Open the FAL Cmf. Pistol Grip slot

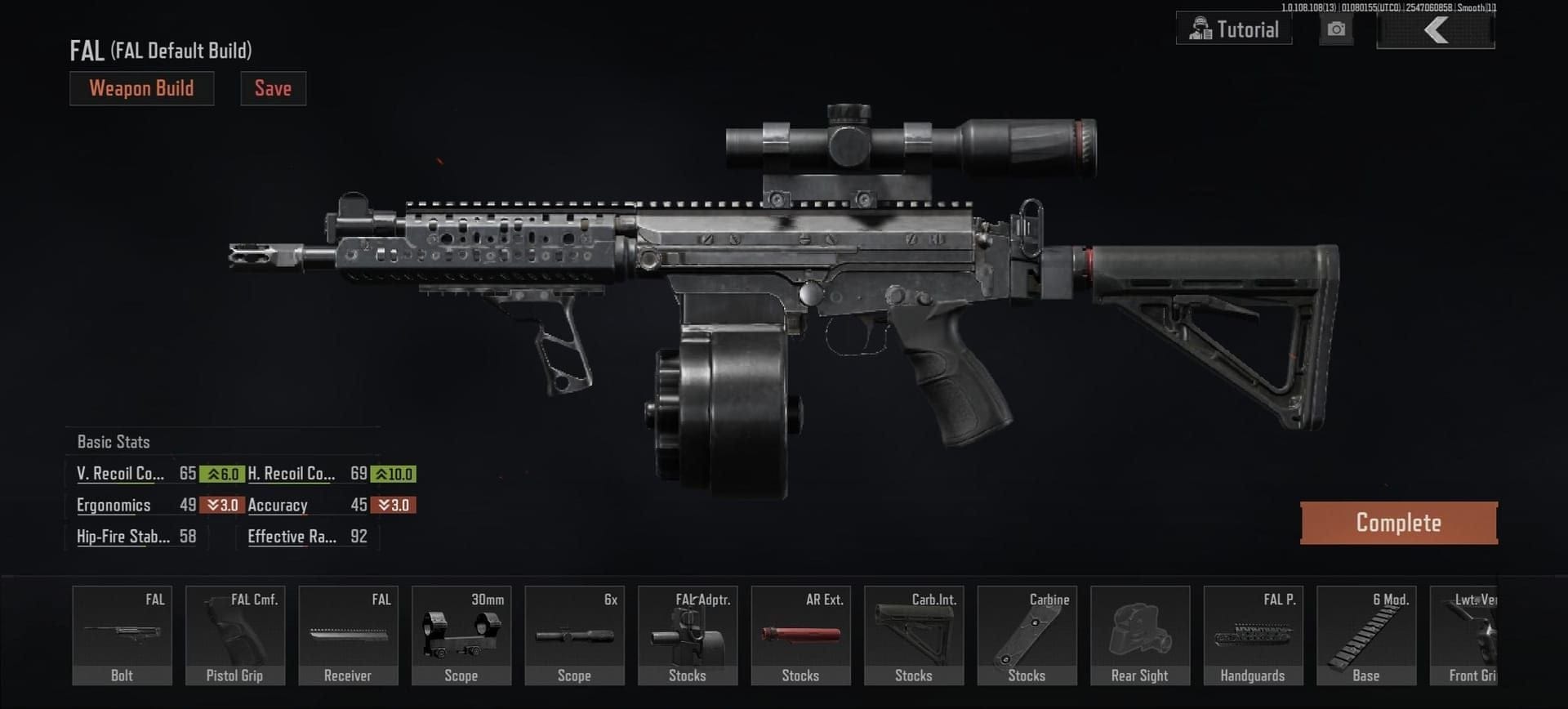pos(235,636)
